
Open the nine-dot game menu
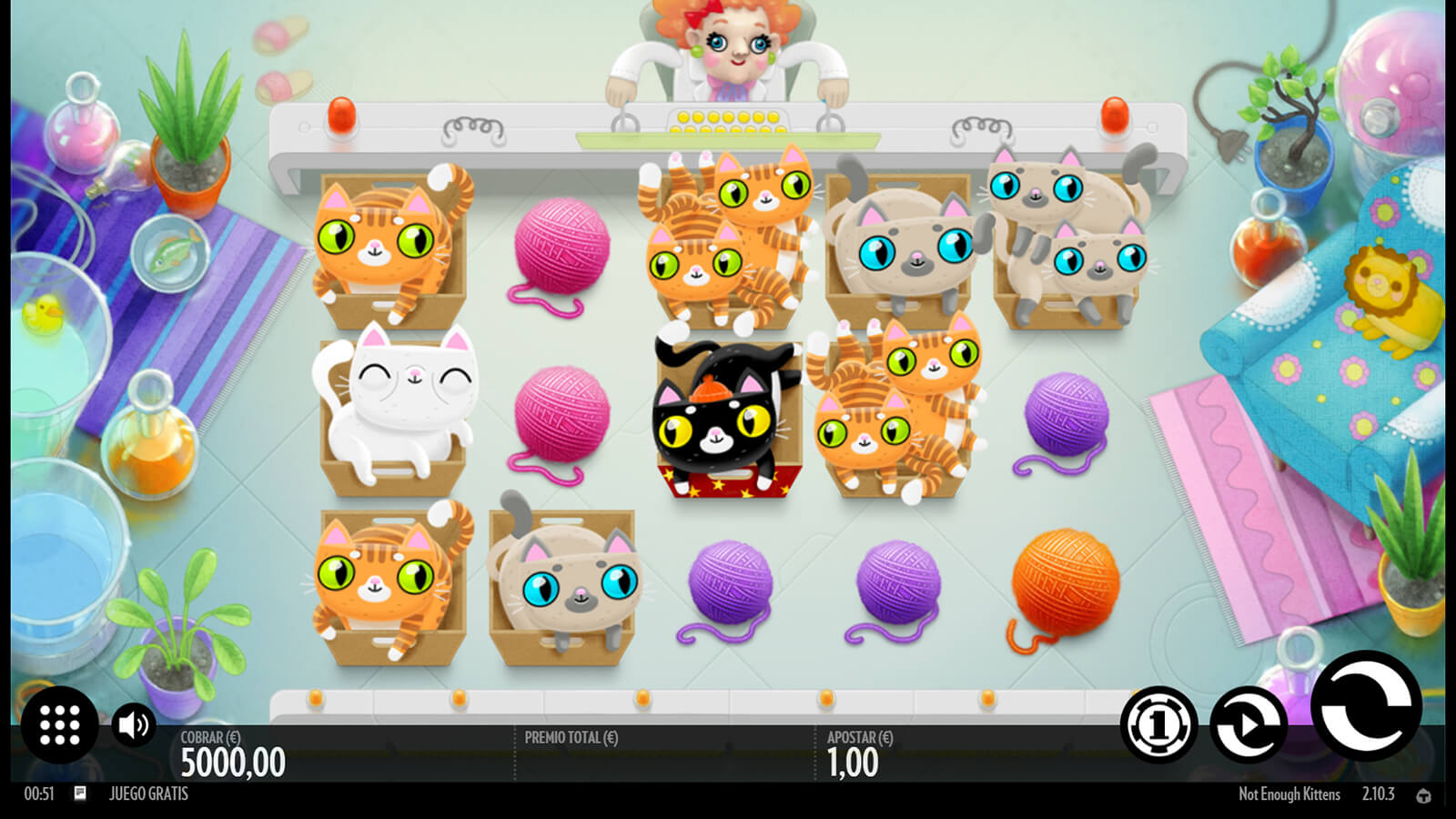[60, 725]
